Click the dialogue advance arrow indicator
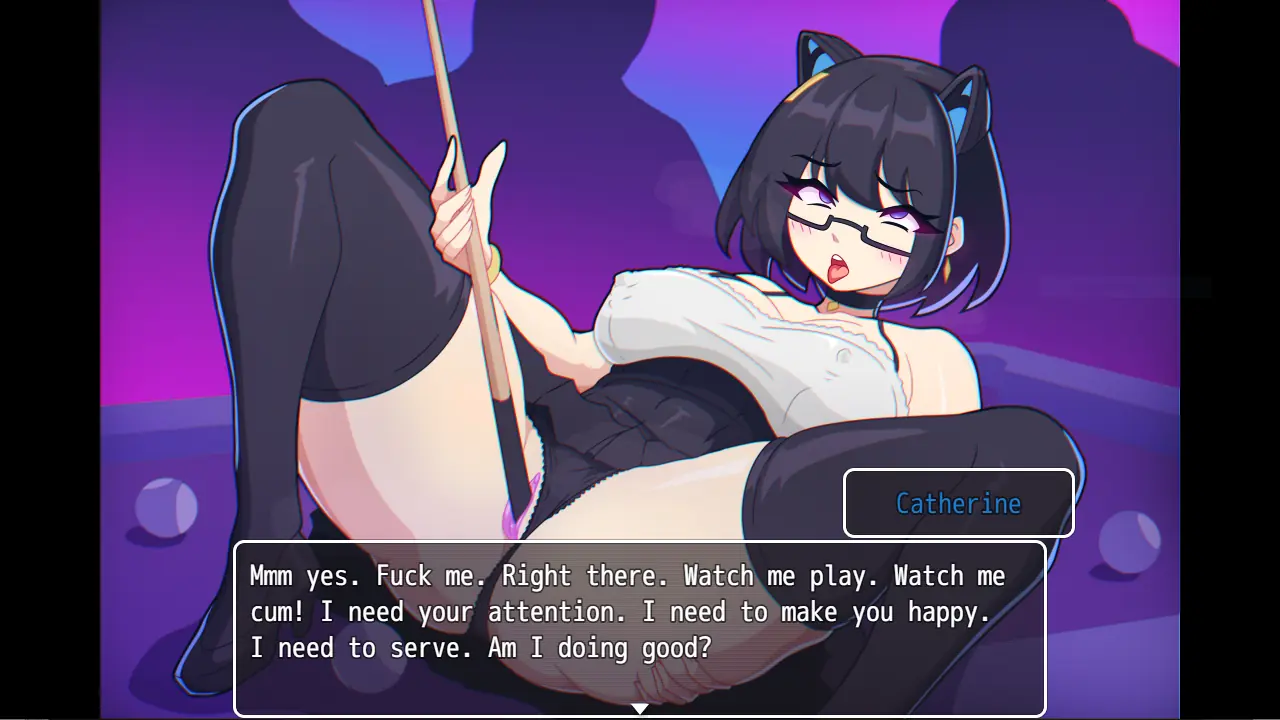Viewport: 1280px width, 720px height. (x=640, y=709)
